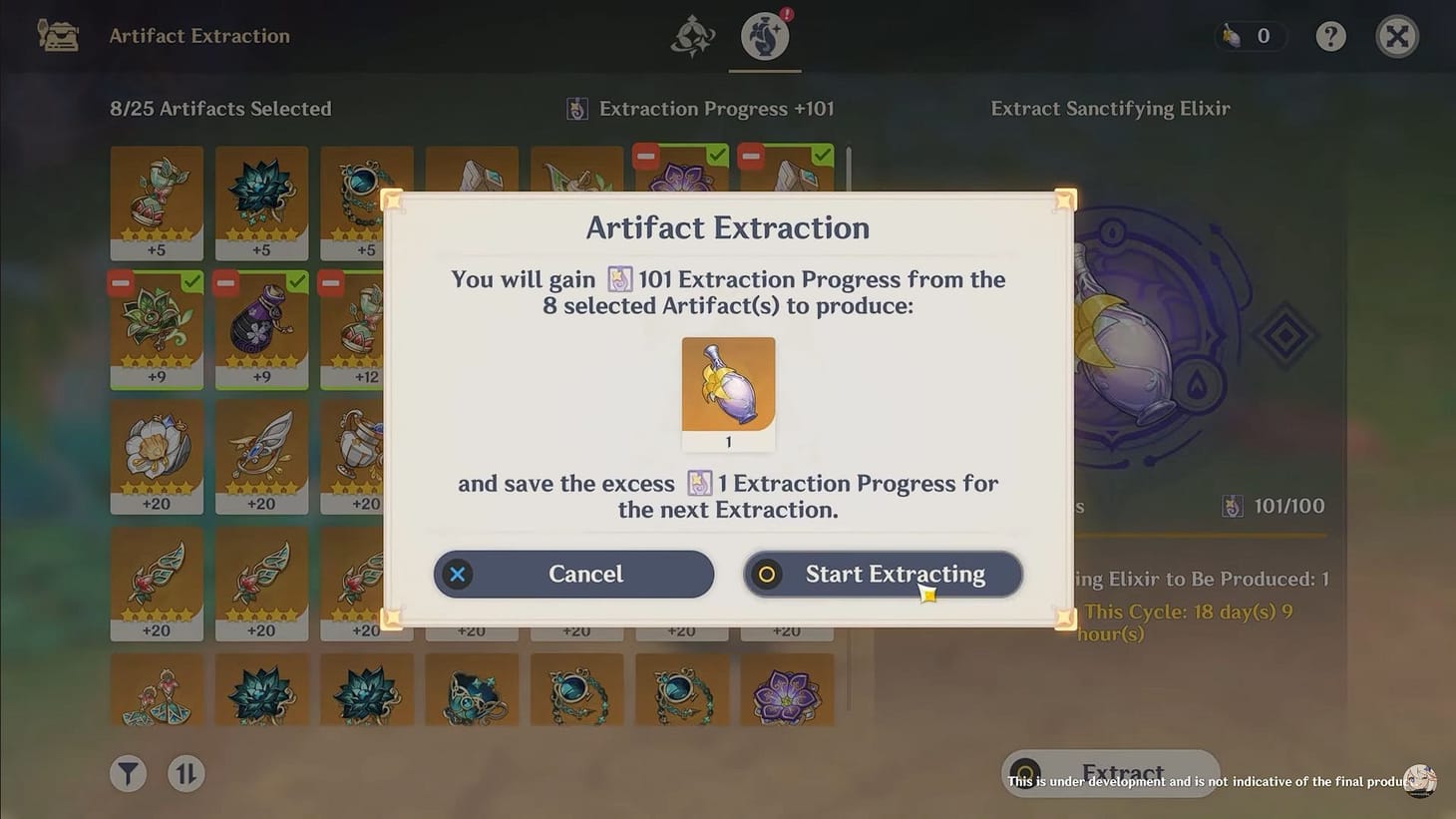1456x819 pixels.
Task: Click the teapot device icon beside the title
Action: tap(57, 34)
